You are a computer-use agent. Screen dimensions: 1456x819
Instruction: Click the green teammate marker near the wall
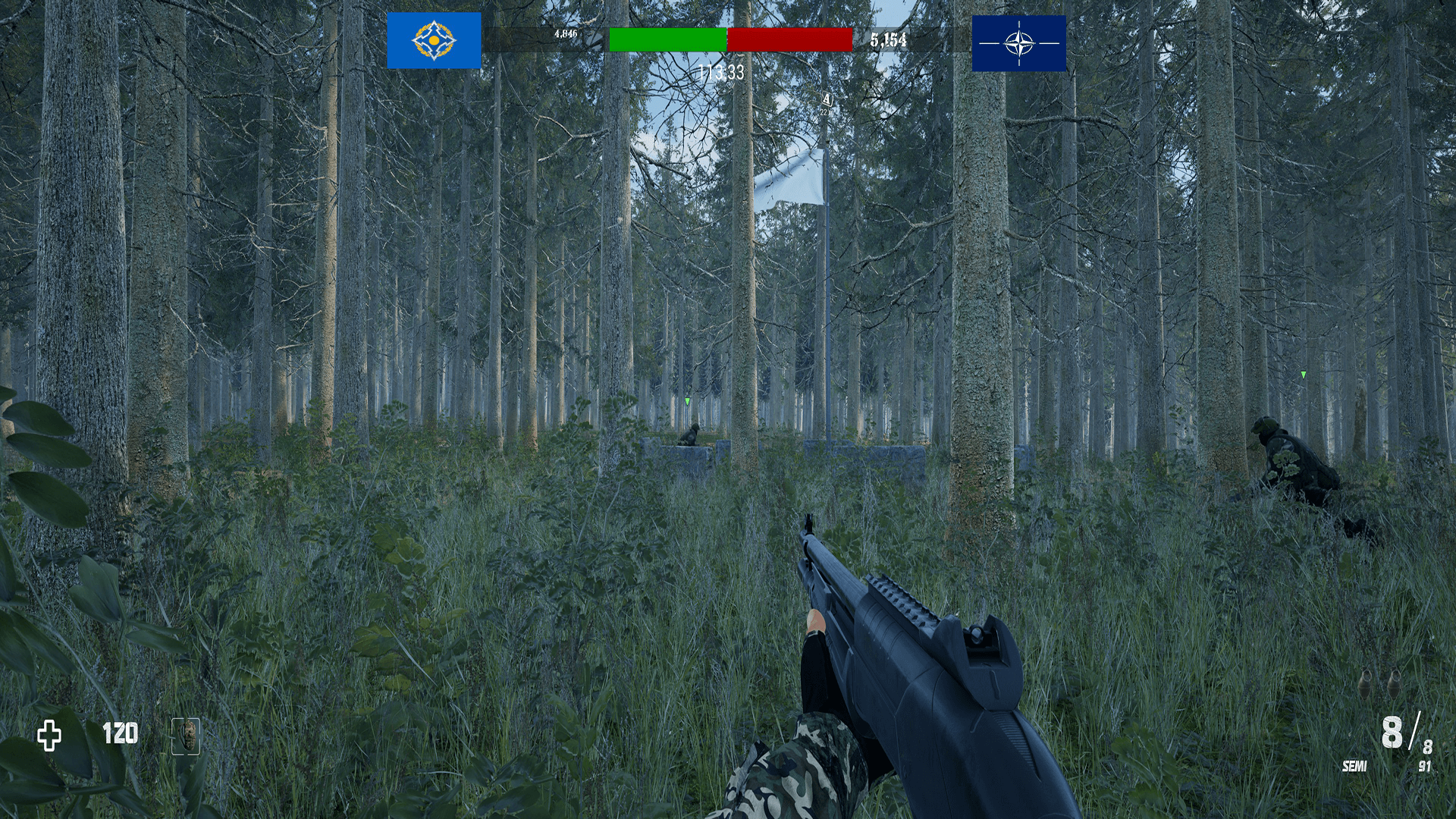[688, 400]
